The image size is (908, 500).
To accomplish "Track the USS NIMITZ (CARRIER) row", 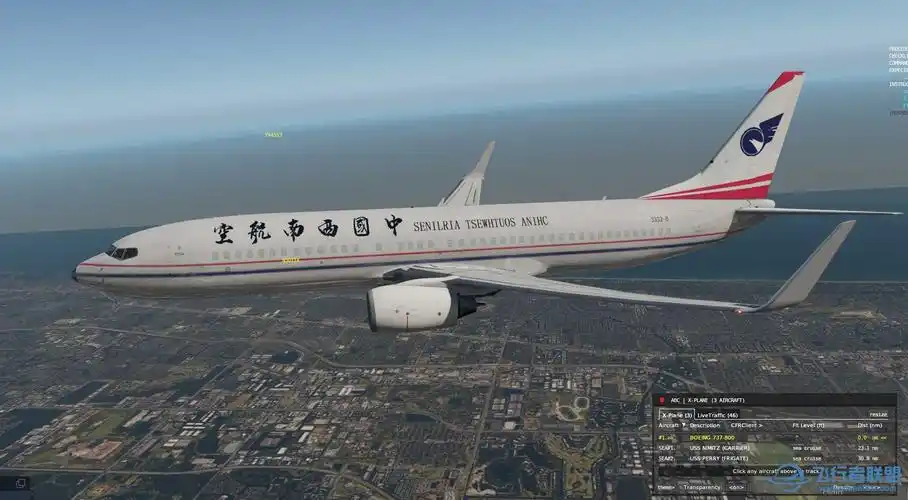I will tap(719, 448).
